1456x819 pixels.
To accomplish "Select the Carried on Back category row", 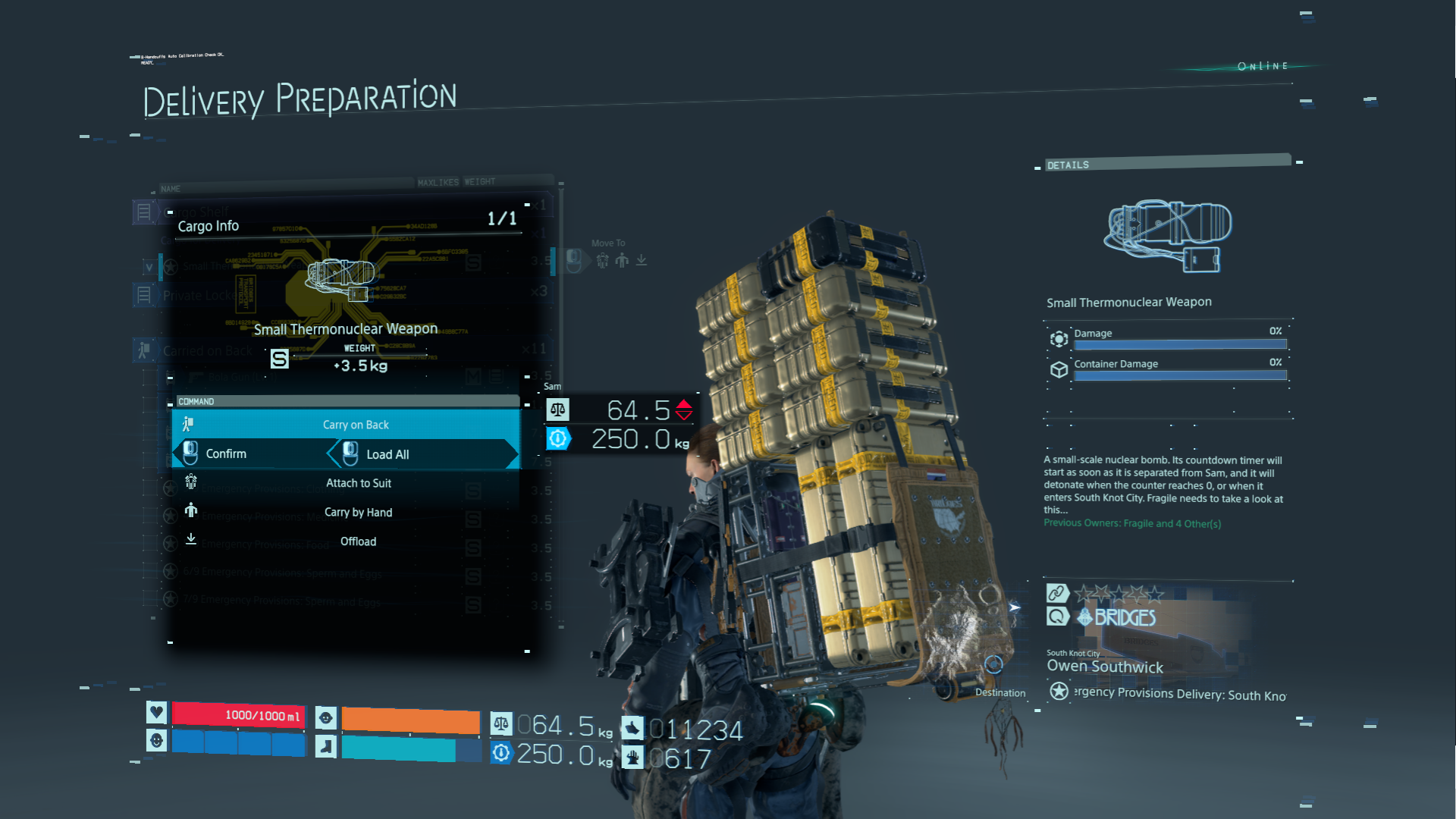I will click(207, 350).
